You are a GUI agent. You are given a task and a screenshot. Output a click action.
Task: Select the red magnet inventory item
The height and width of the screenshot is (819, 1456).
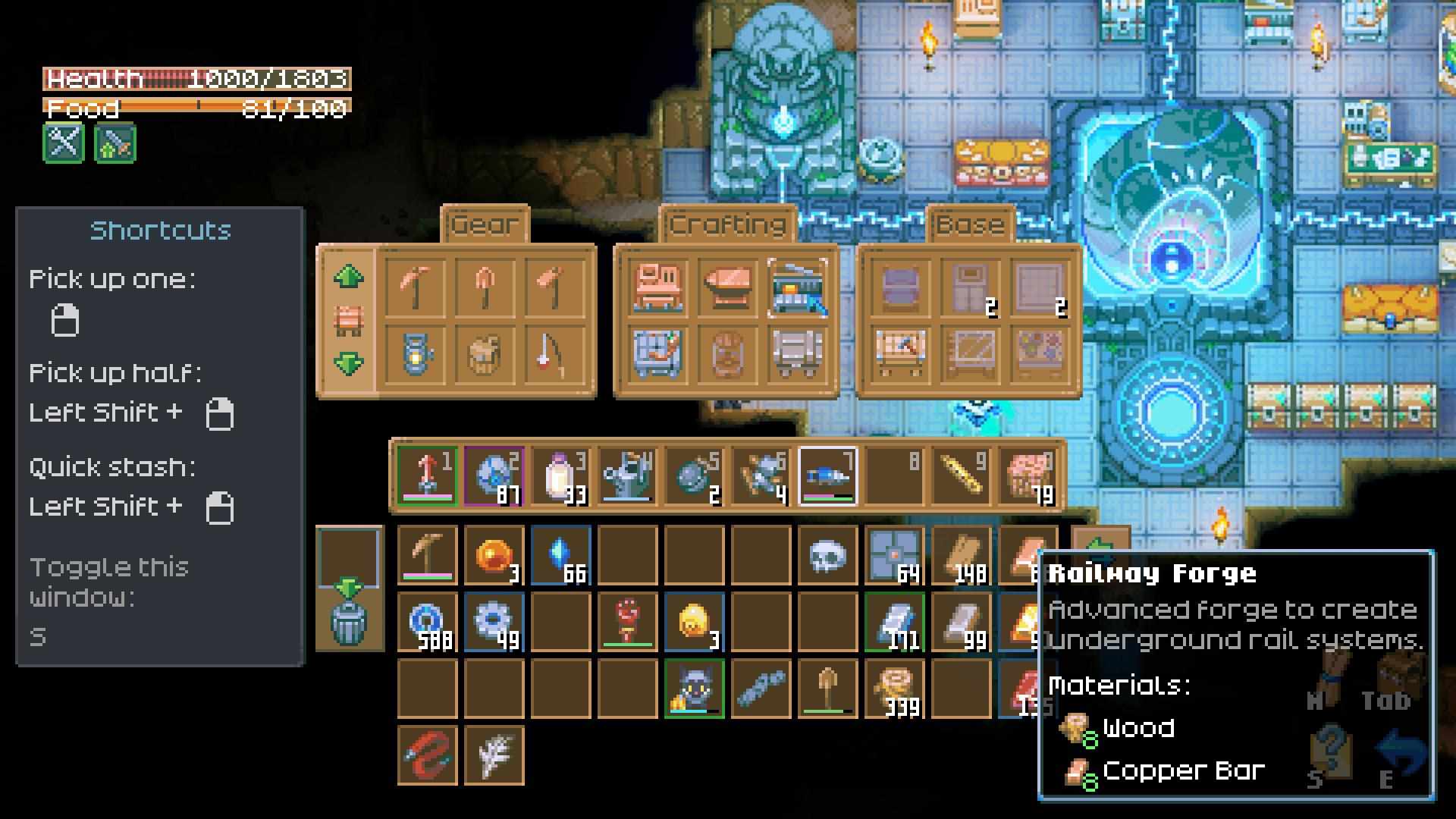coord(427,755)
